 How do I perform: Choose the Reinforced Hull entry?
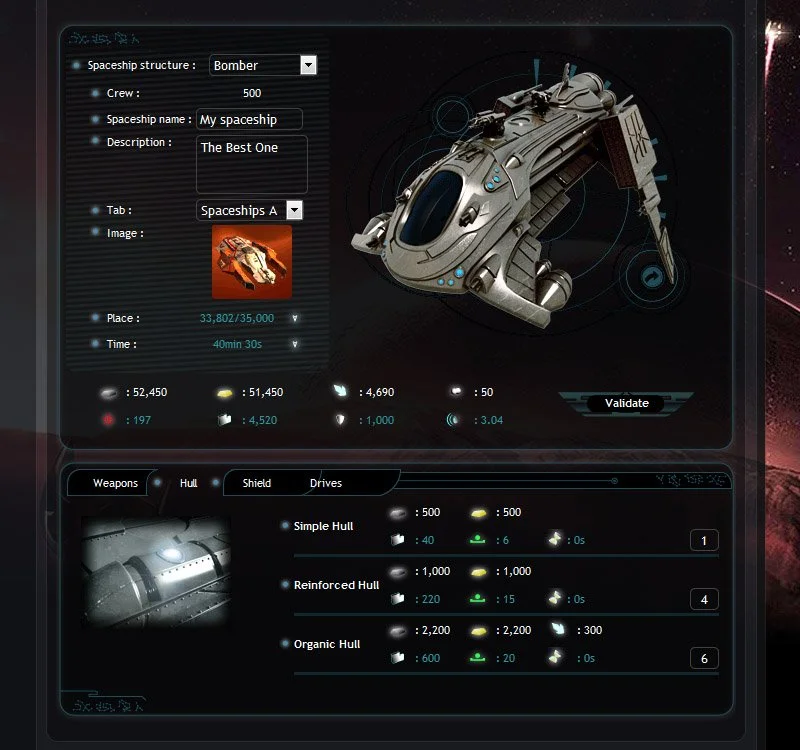coord(336,585)
